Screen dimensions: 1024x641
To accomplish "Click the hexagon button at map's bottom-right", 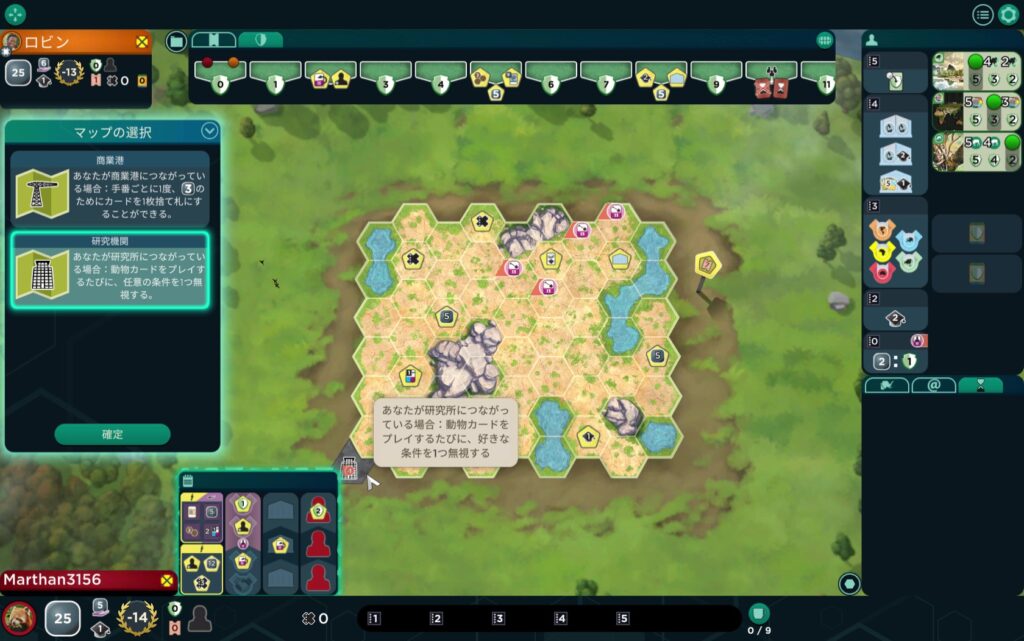I will pos(849,583).
